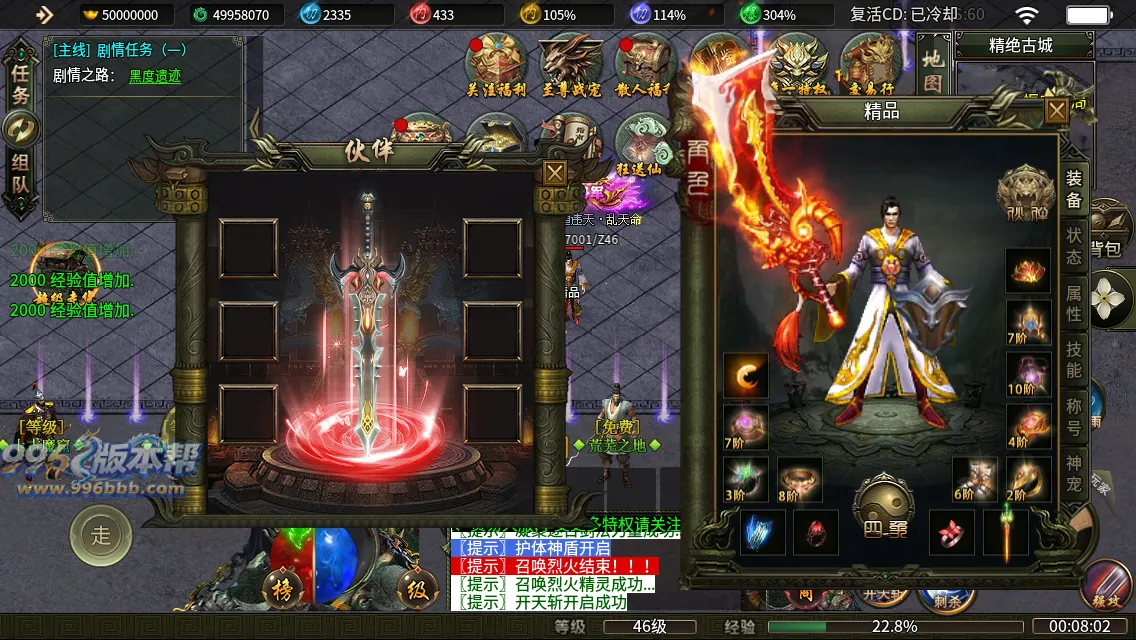Open the 关注福利 gift box icon

click(495, 65)
